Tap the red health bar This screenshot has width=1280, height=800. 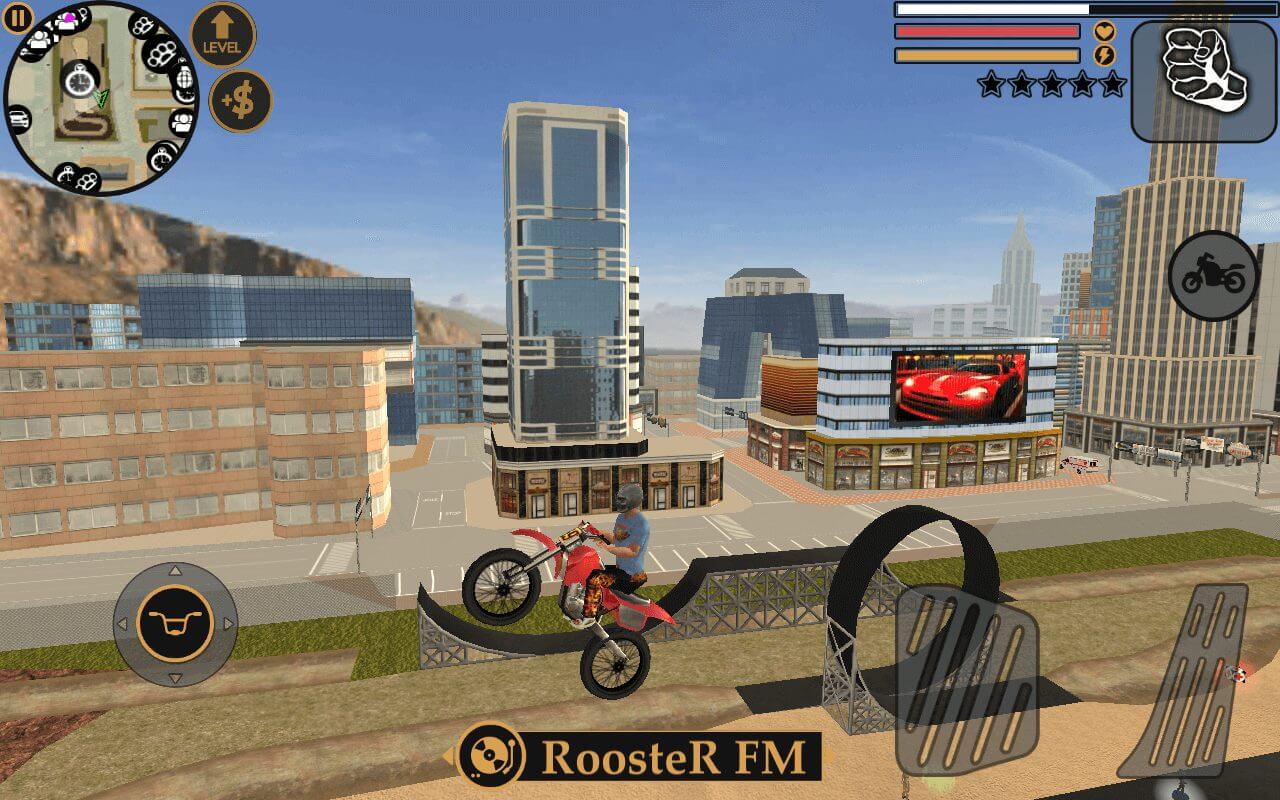coord(985,31)
